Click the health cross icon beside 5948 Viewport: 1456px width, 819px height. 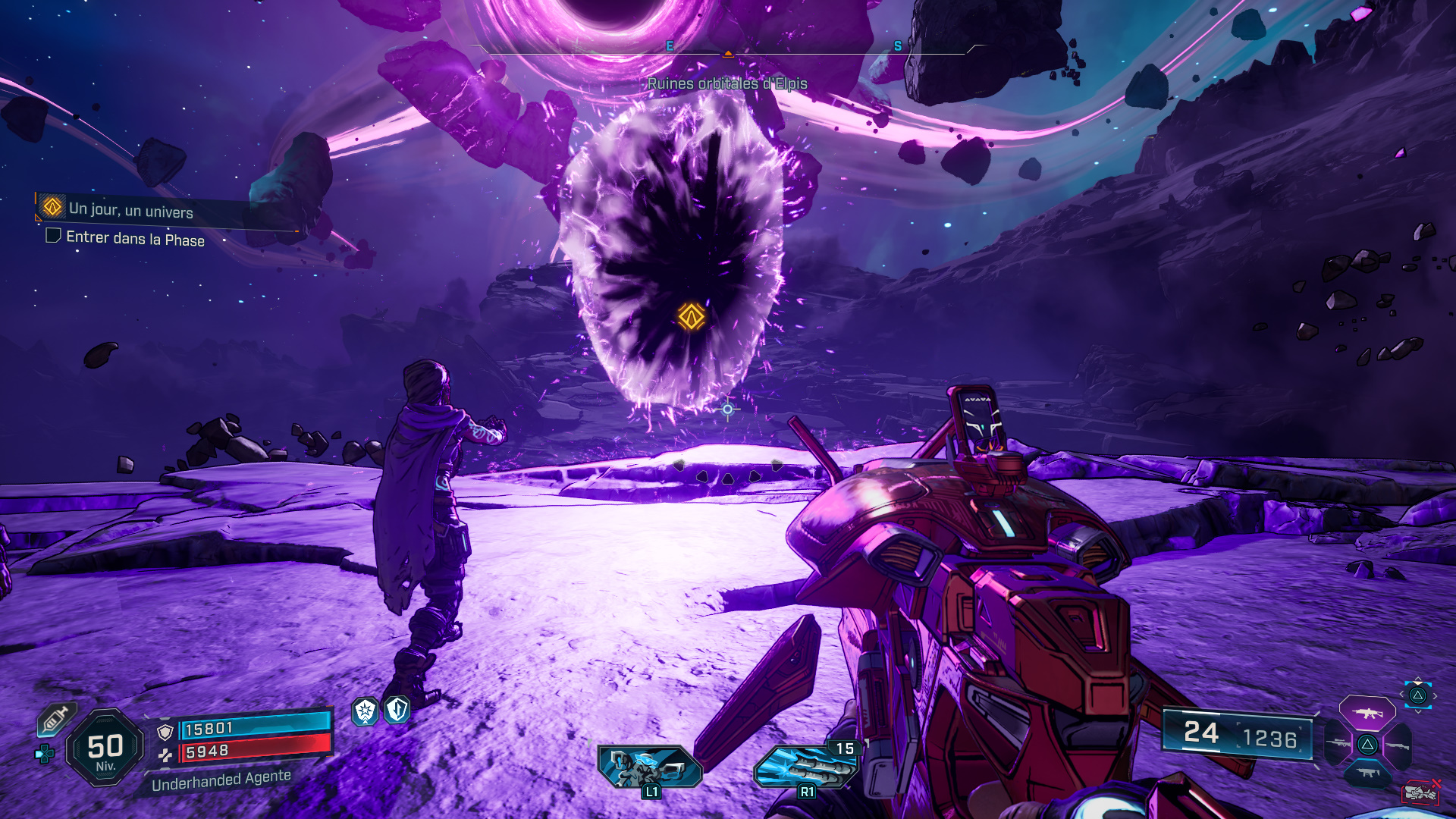click(x=165, y=755)
